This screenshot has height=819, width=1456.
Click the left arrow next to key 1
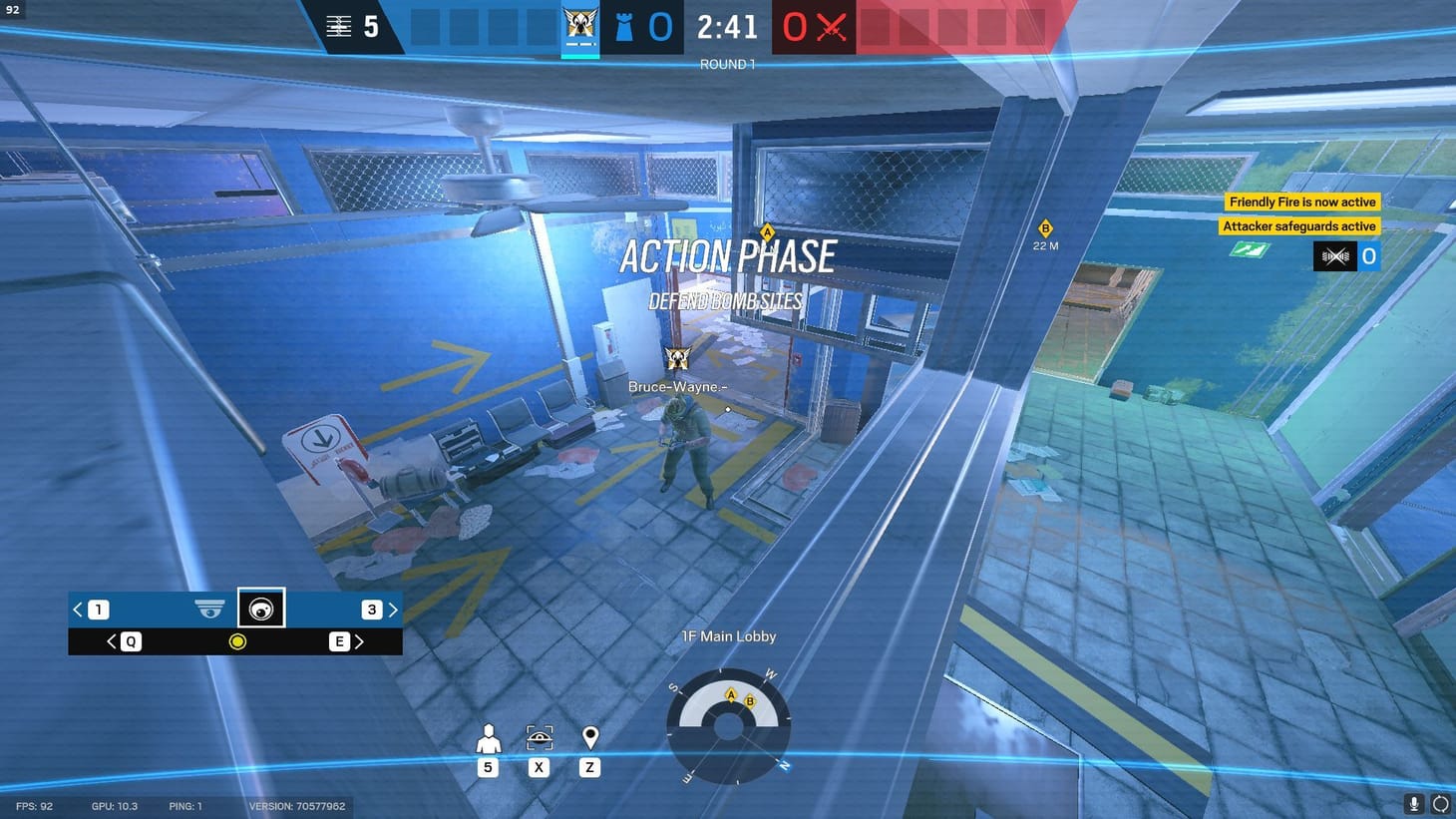tap(77, 609)
